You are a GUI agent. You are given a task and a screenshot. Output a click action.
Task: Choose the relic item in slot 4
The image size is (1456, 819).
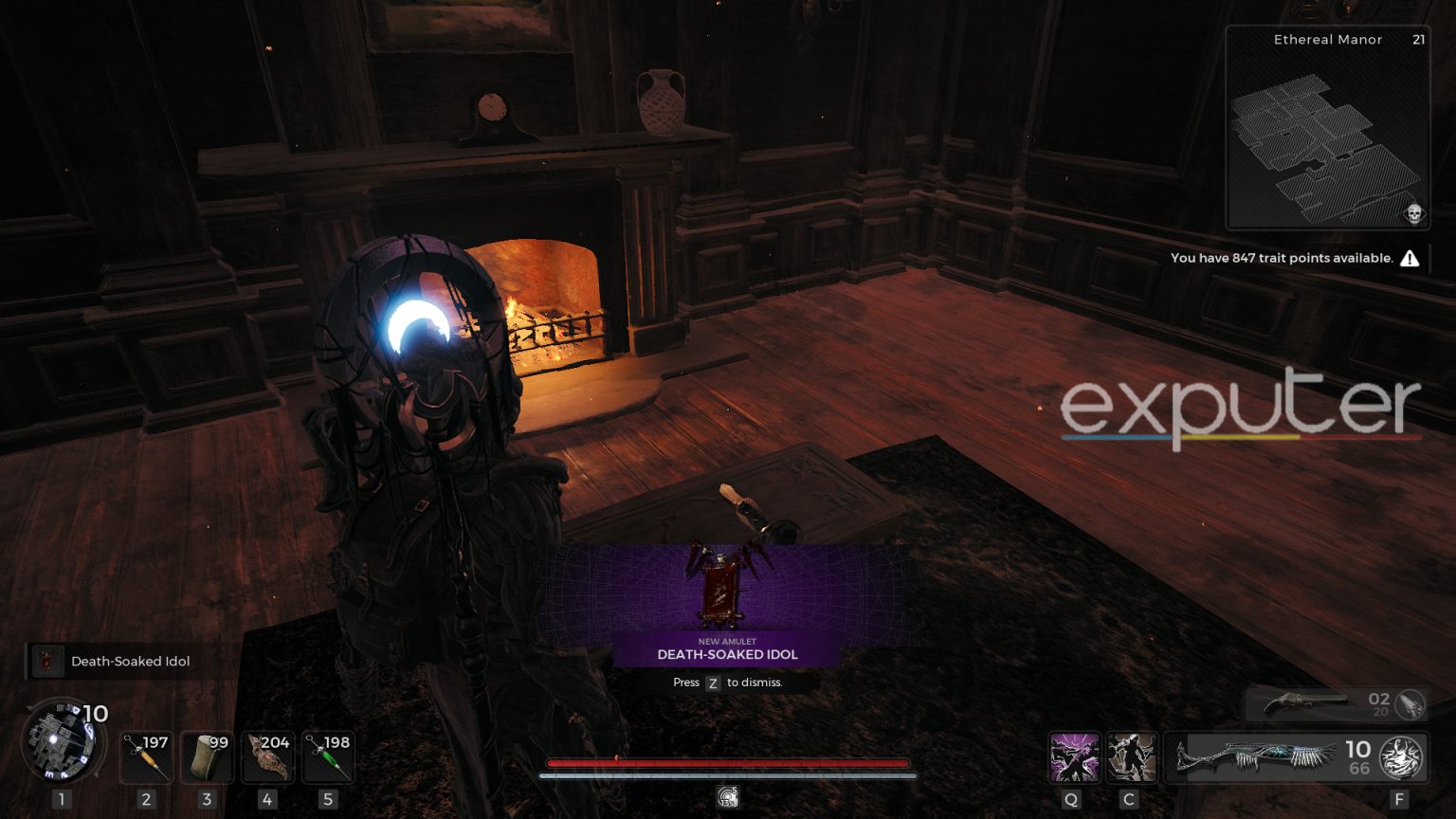pyautogui.click(x=266, y=756)
